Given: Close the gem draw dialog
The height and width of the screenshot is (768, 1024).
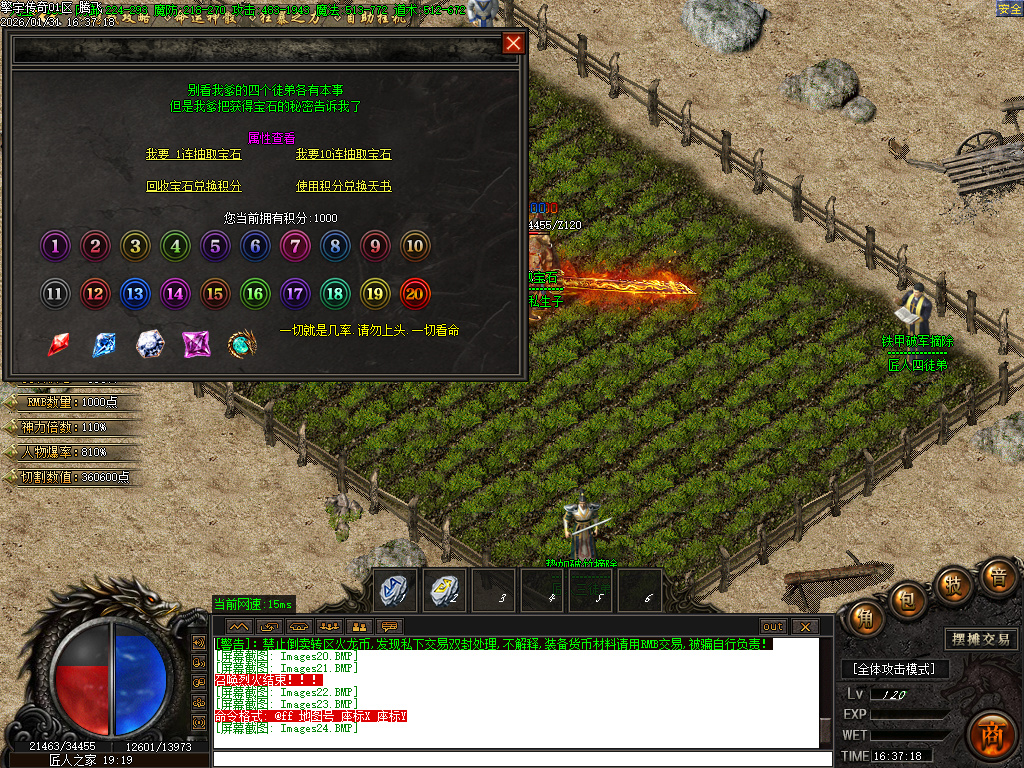Looking at the screenshot, I should [513, 43].
